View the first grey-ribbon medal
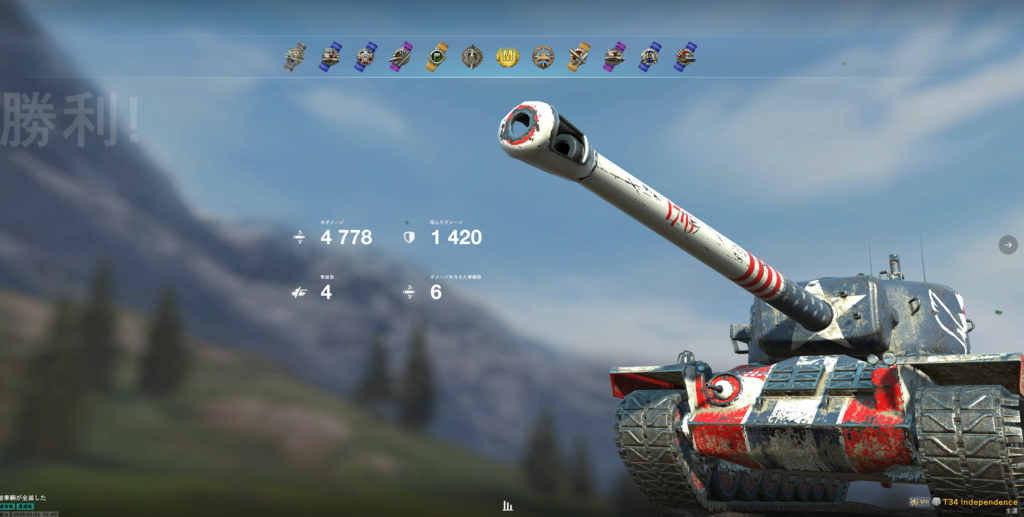Image resolution: width=1024 pixels, height=517 pixels. coord(294,57)
